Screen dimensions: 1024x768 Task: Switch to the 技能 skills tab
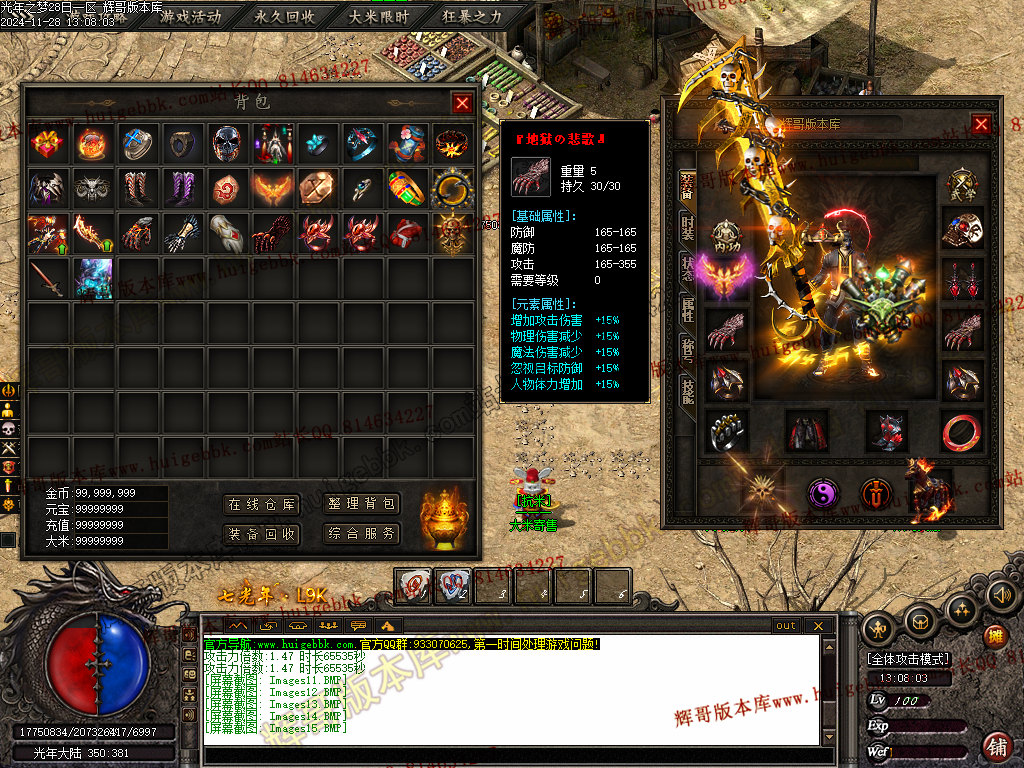(x=687, y=389)
